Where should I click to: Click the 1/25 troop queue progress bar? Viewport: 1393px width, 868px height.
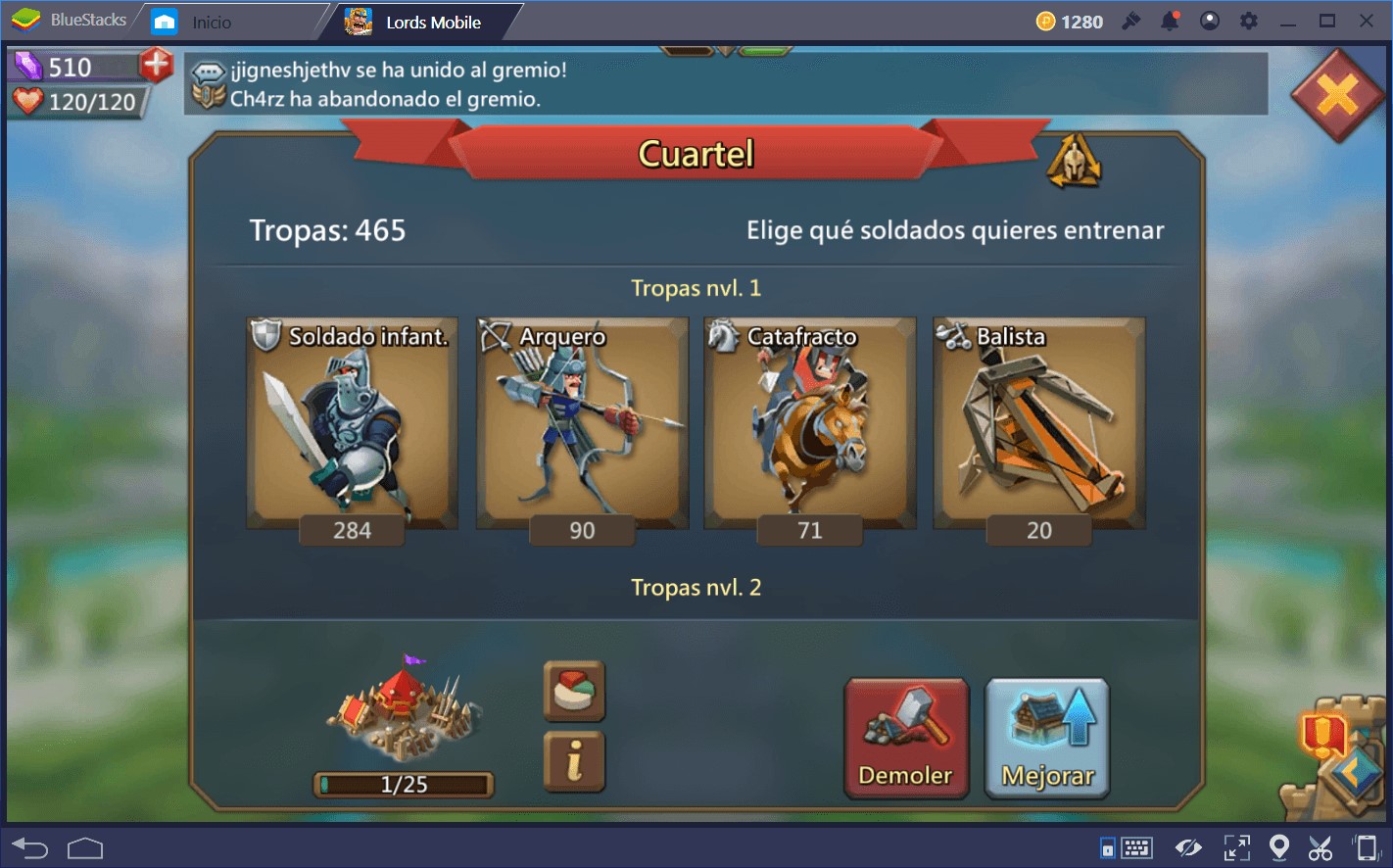pos(403,783)
